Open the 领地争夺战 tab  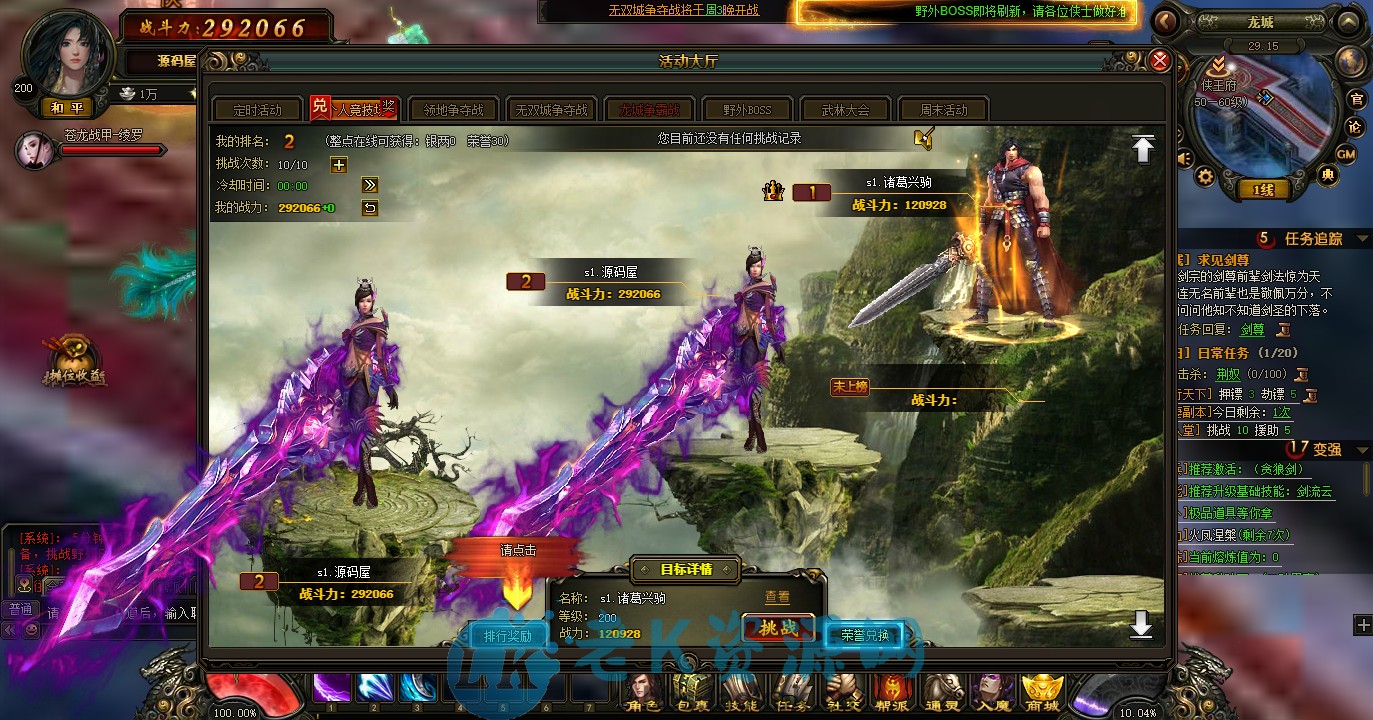pyautogui.click(x=453, y=109)
